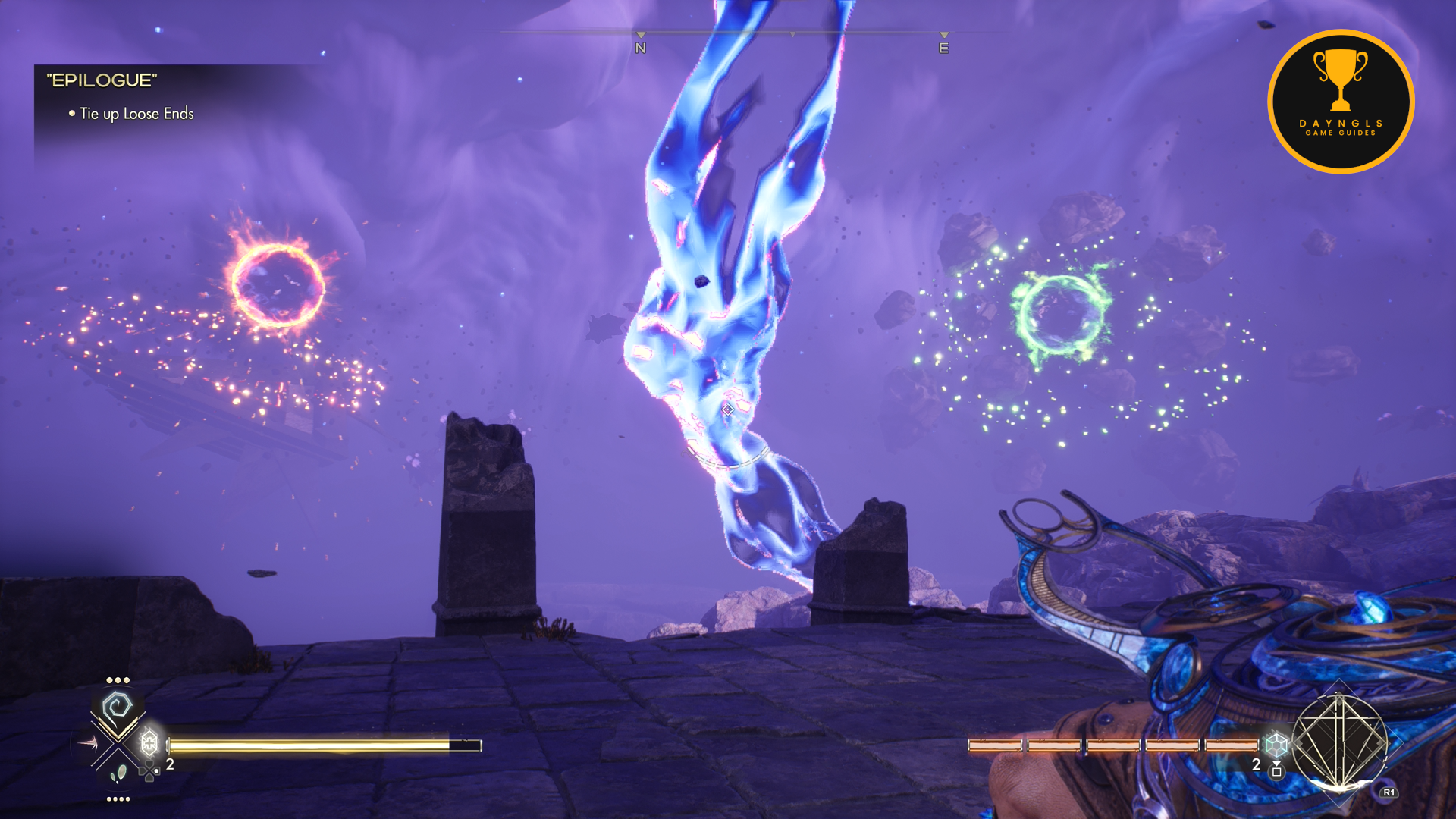Click the E marker on the compass

click(944, 48)
